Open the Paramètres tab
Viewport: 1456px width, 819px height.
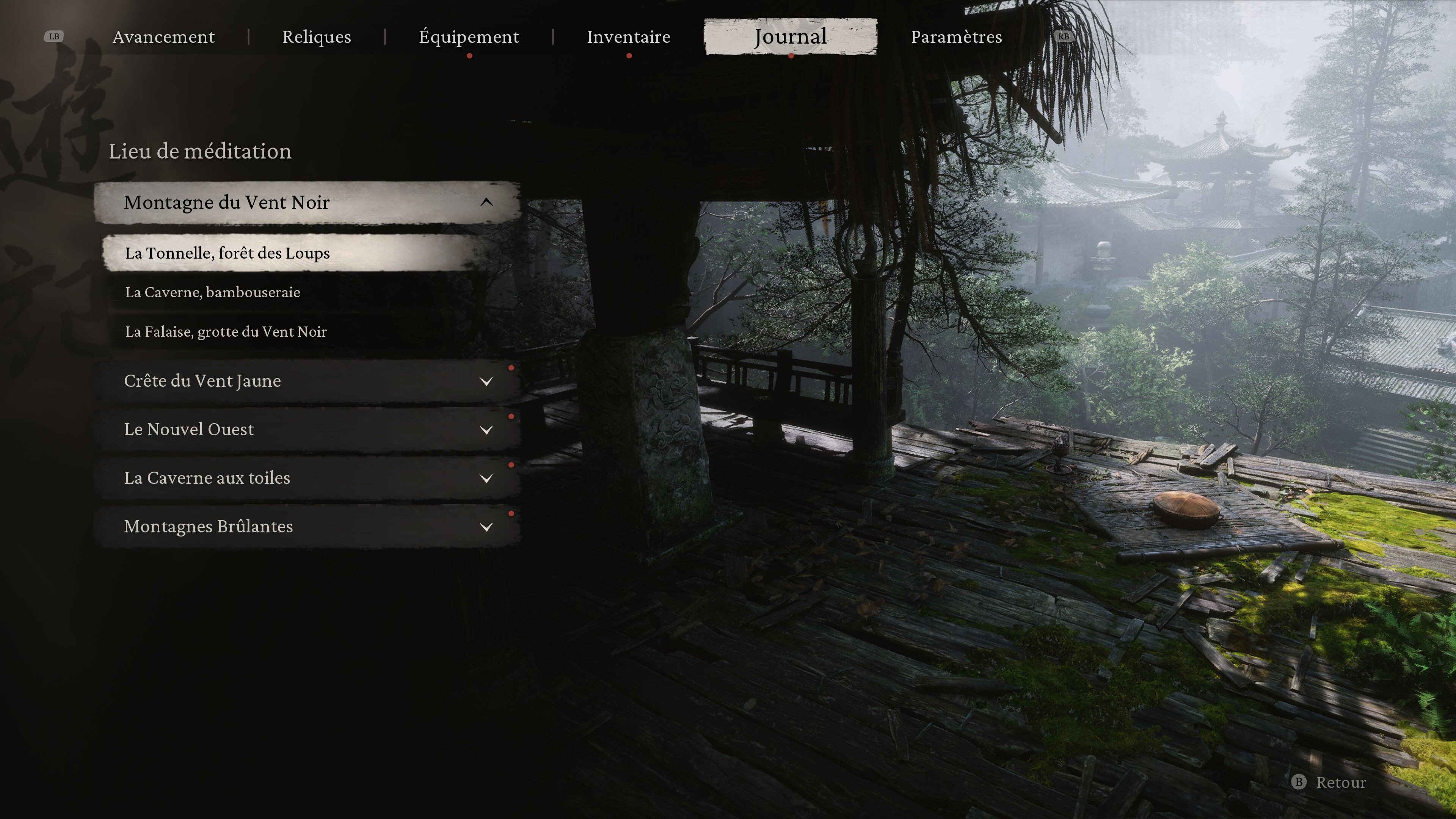(x=956, y=37)
